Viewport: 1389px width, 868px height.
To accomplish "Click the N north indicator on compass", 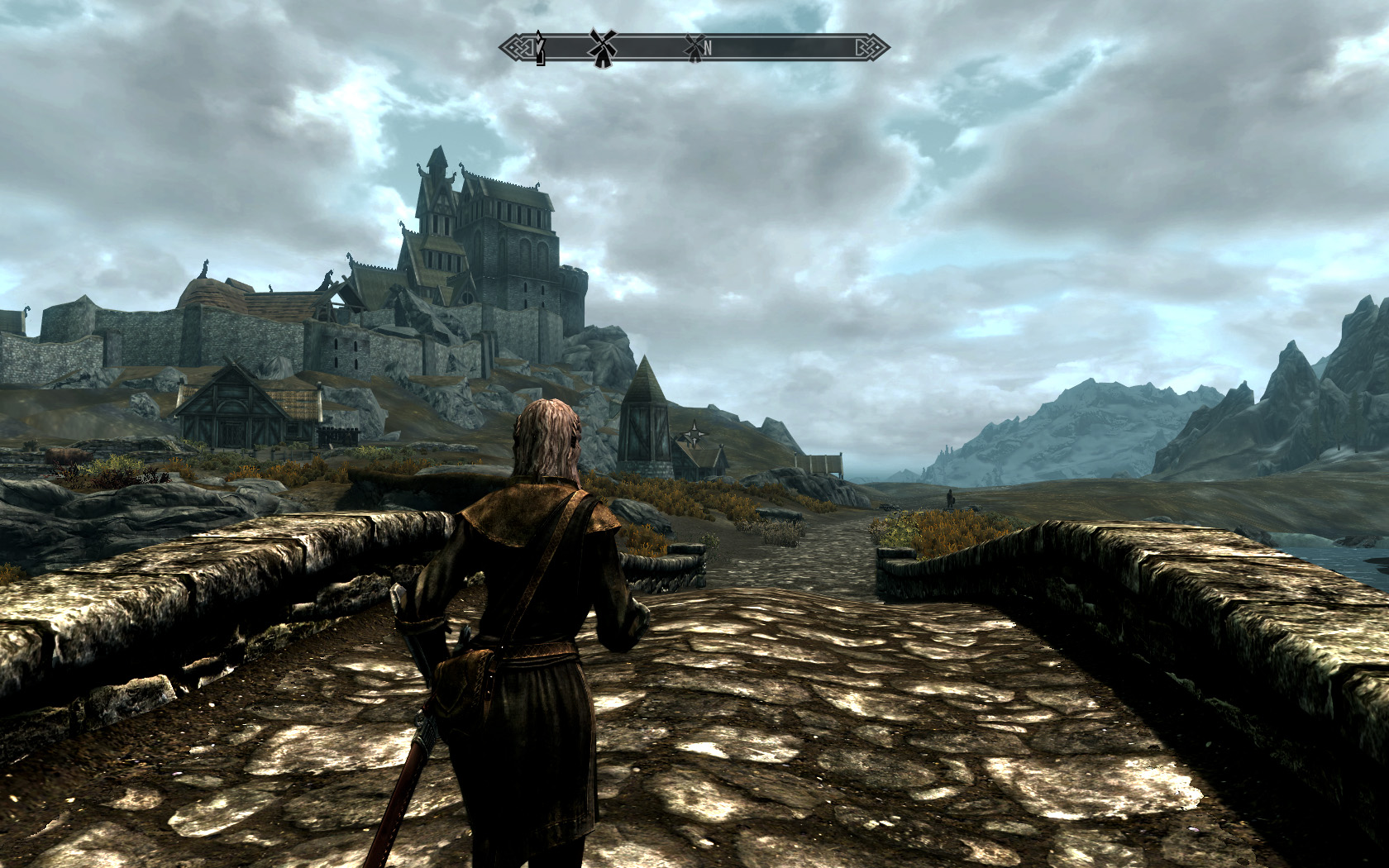I will tap(708, 49).
